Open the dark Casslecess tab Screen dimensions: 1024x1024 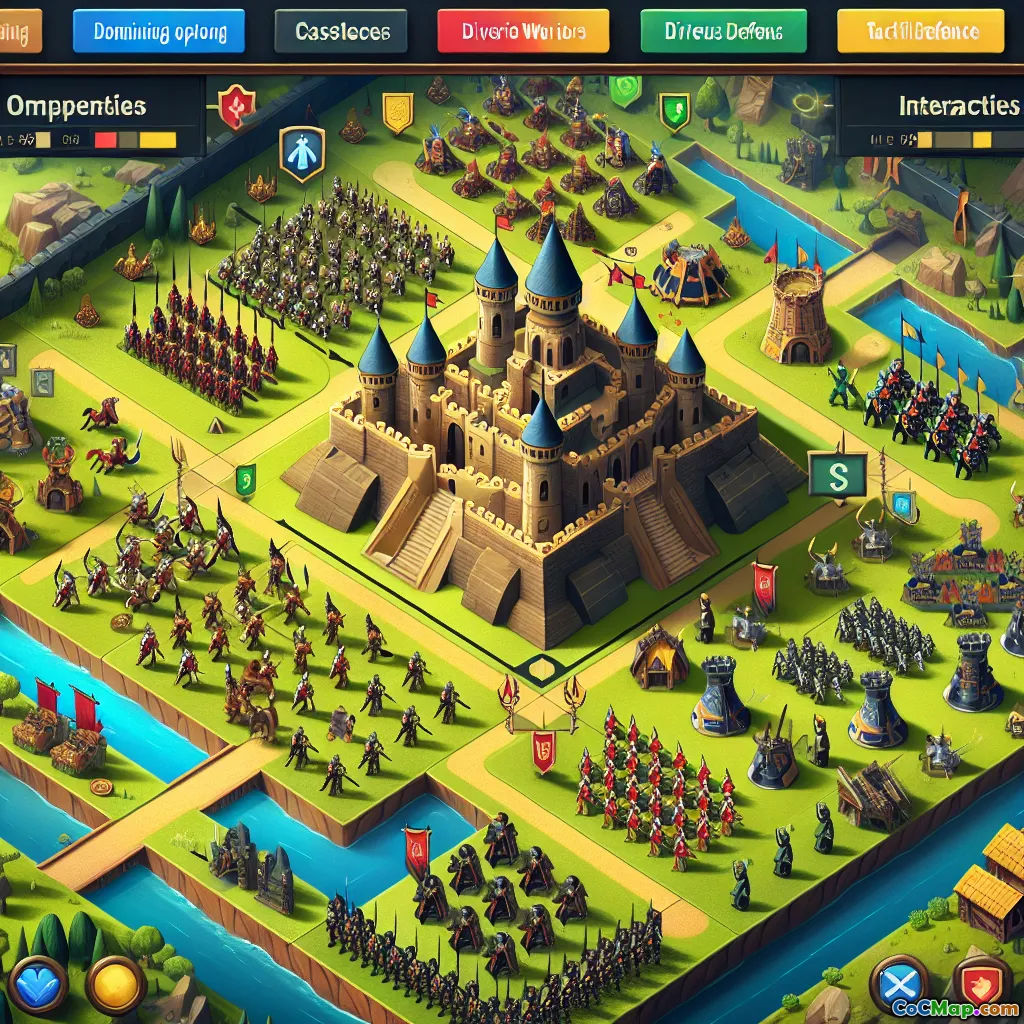(x=343, y=31)
